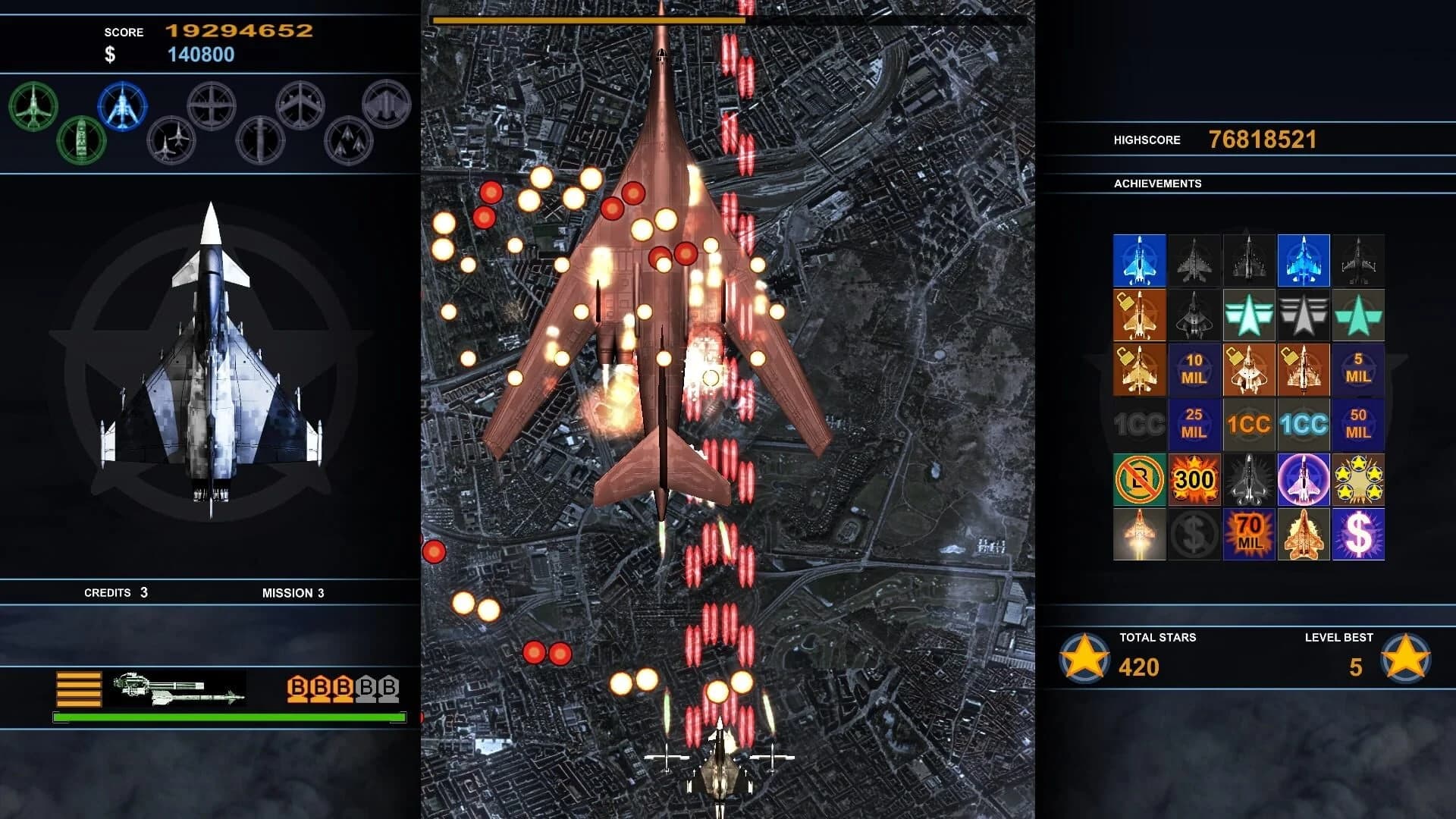Open the 10 MIL achievement tile

pyautogui.click(x=1194, y=369)
